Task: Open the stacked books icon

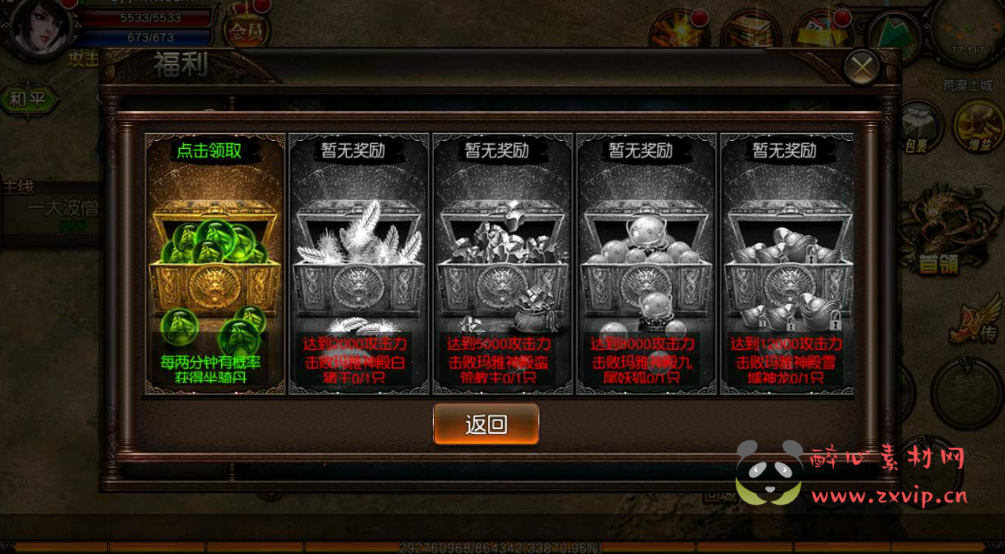Action: [750, 30]
